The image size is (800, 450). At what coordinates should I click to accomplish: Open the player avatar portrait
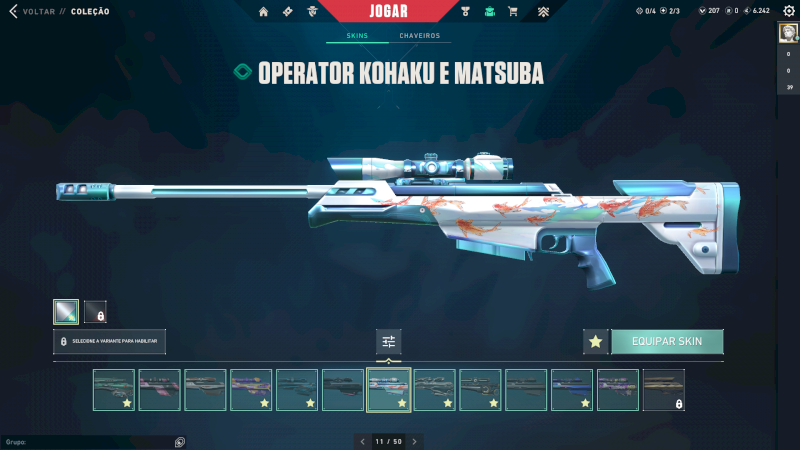click(788, 33)
